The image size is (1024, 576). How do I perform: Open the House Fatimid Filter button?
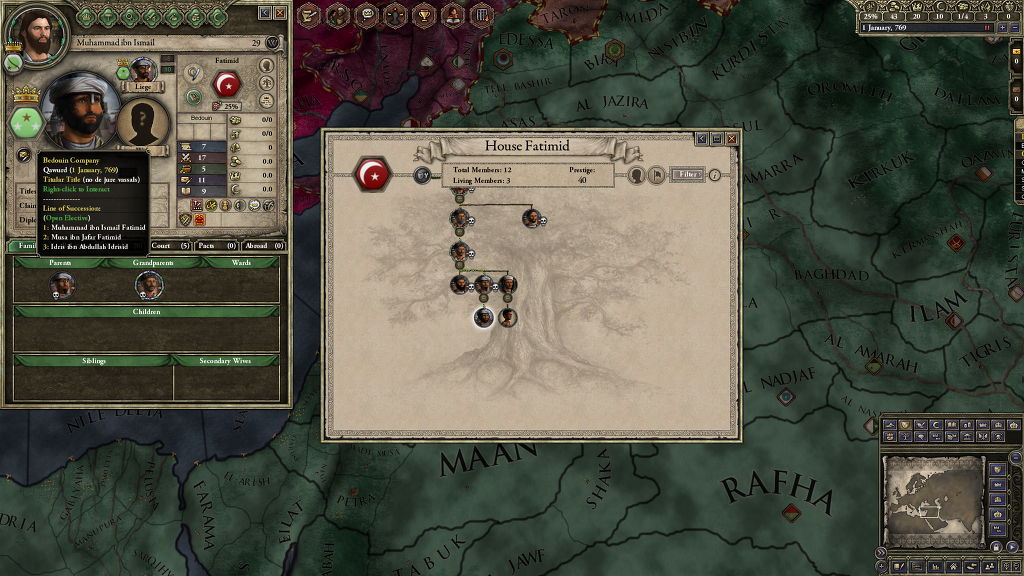click(x=686, y=174)
